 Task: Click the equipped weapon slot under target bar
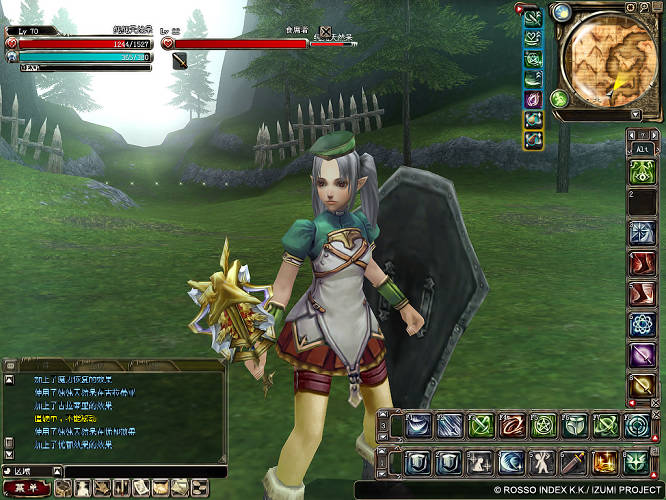180,61
